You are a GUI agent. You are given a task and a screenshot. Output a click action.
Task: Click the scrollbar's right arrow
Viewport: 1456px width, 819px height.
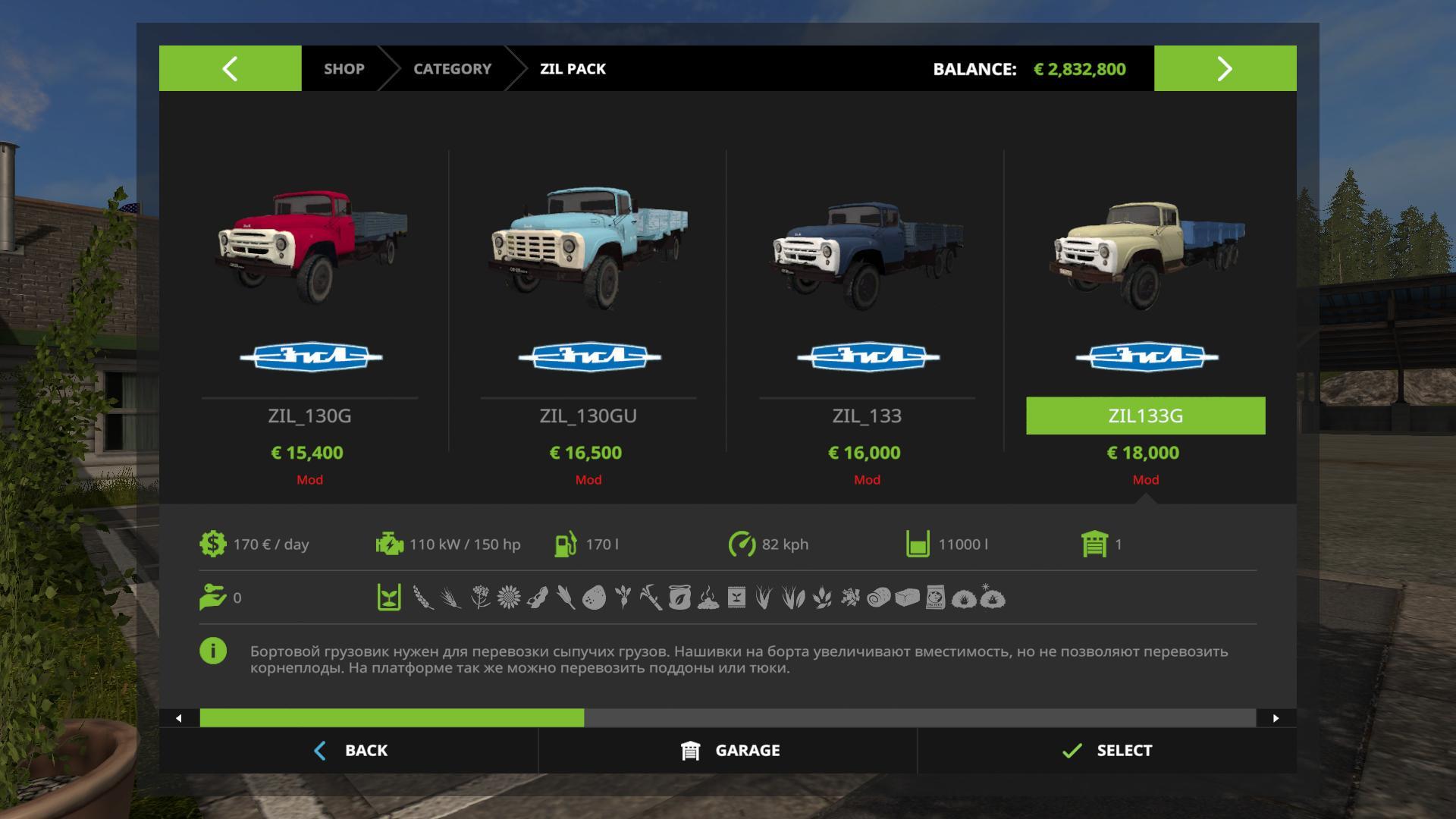tap(1276, 718)
